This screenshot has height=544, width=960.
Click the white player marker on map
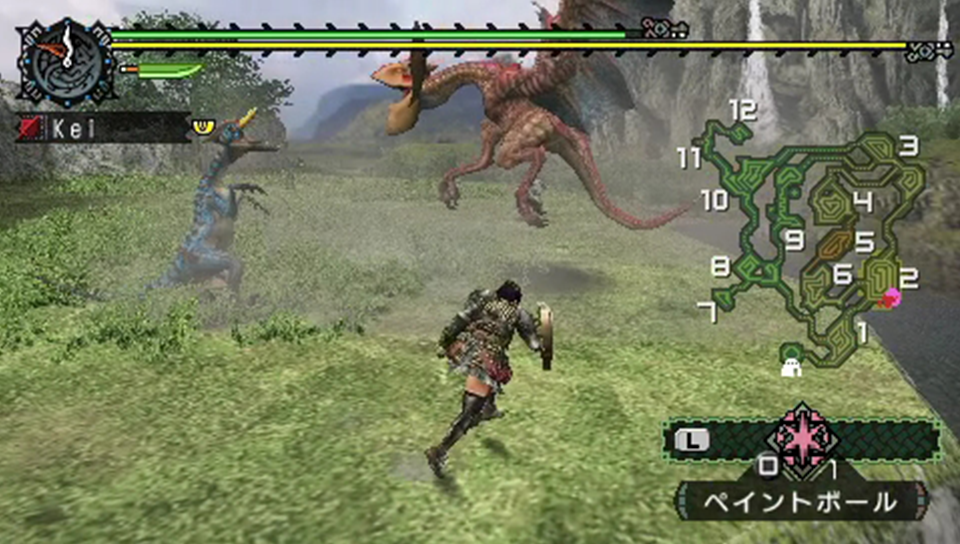pos(792,364)
